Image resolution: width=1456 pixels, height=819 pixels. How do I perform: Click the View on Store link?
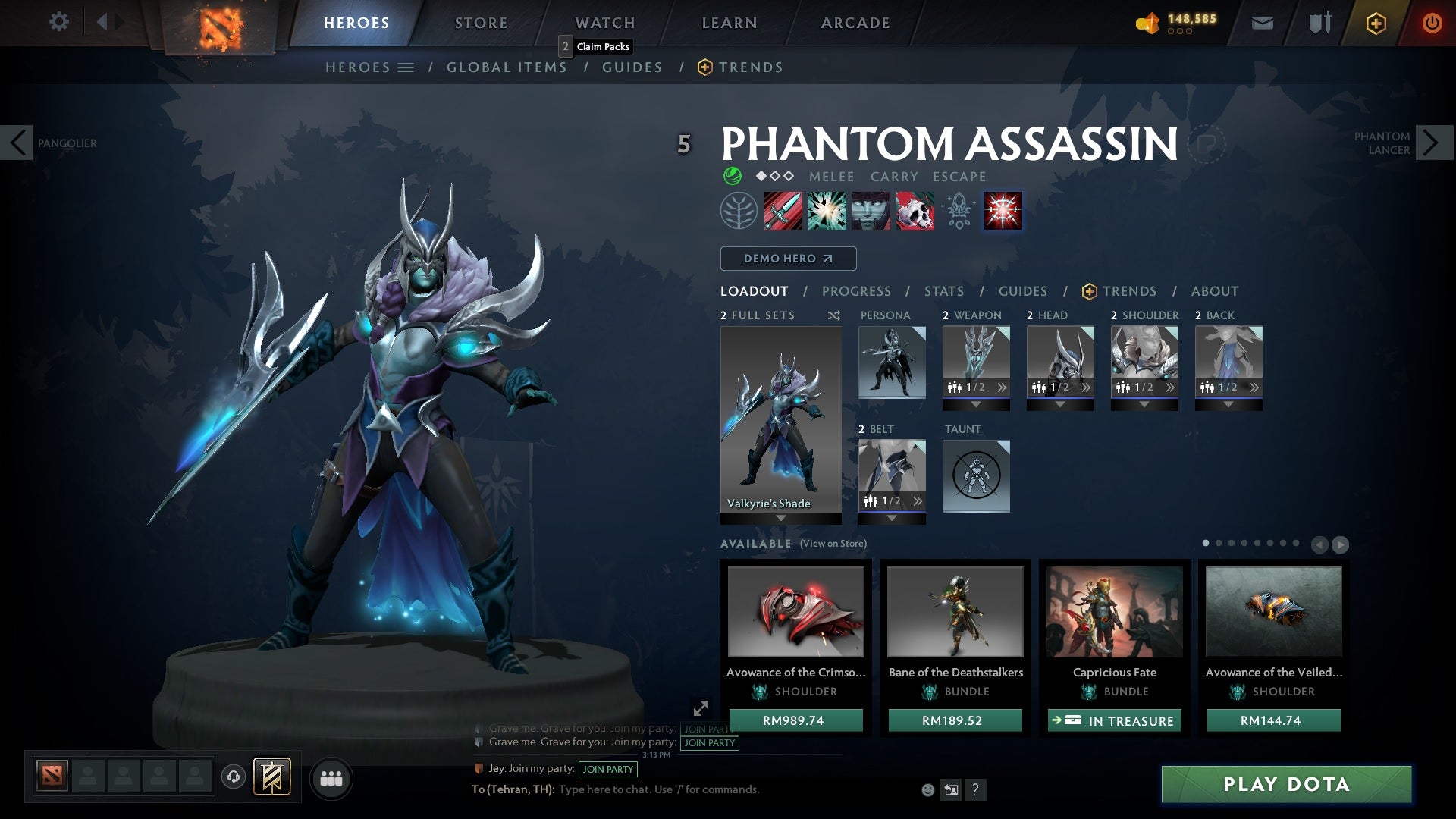[831, 544]
